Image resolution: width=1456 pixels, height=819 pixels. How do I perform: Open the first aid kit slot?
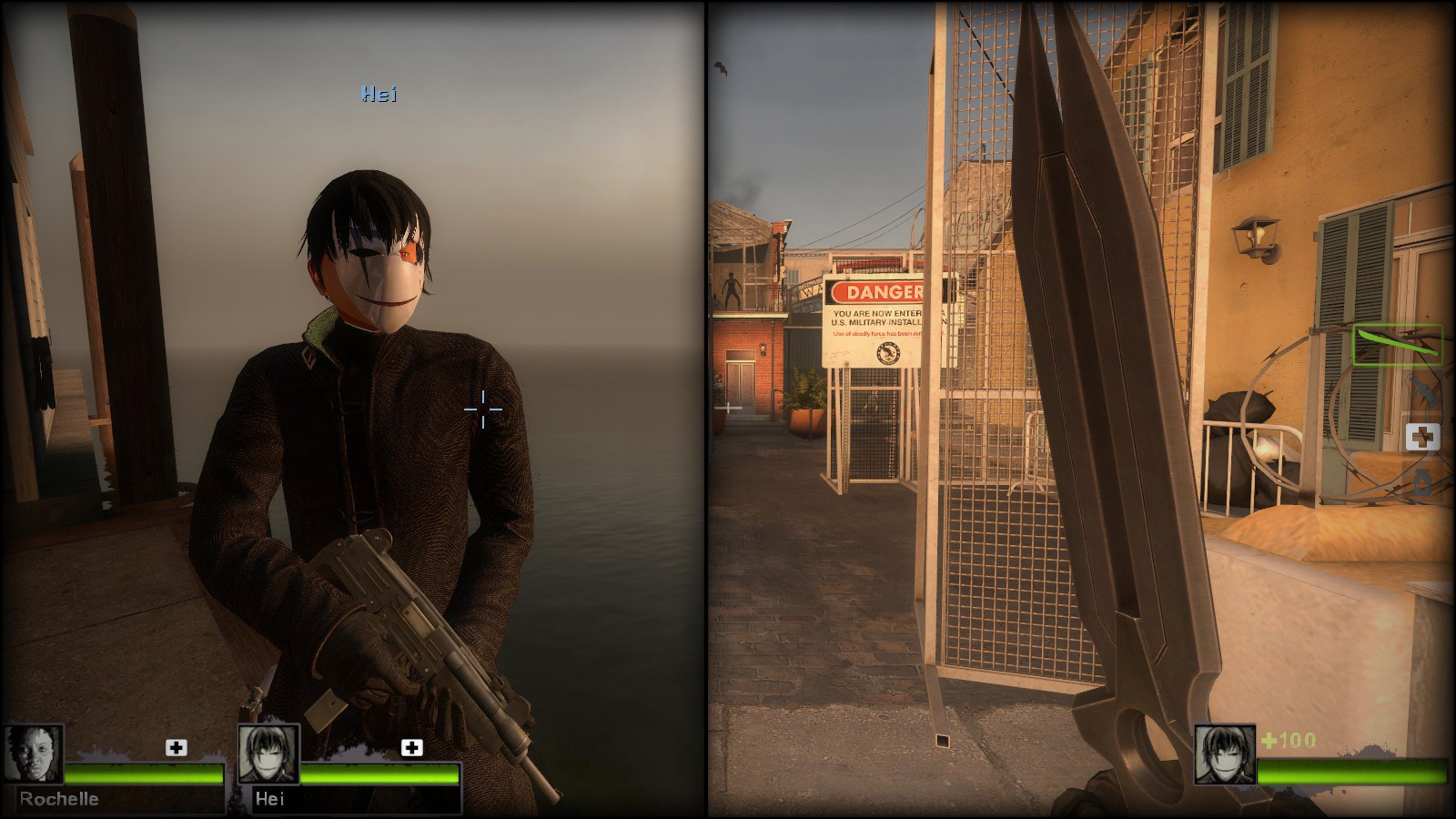(x=1423, y=436)
